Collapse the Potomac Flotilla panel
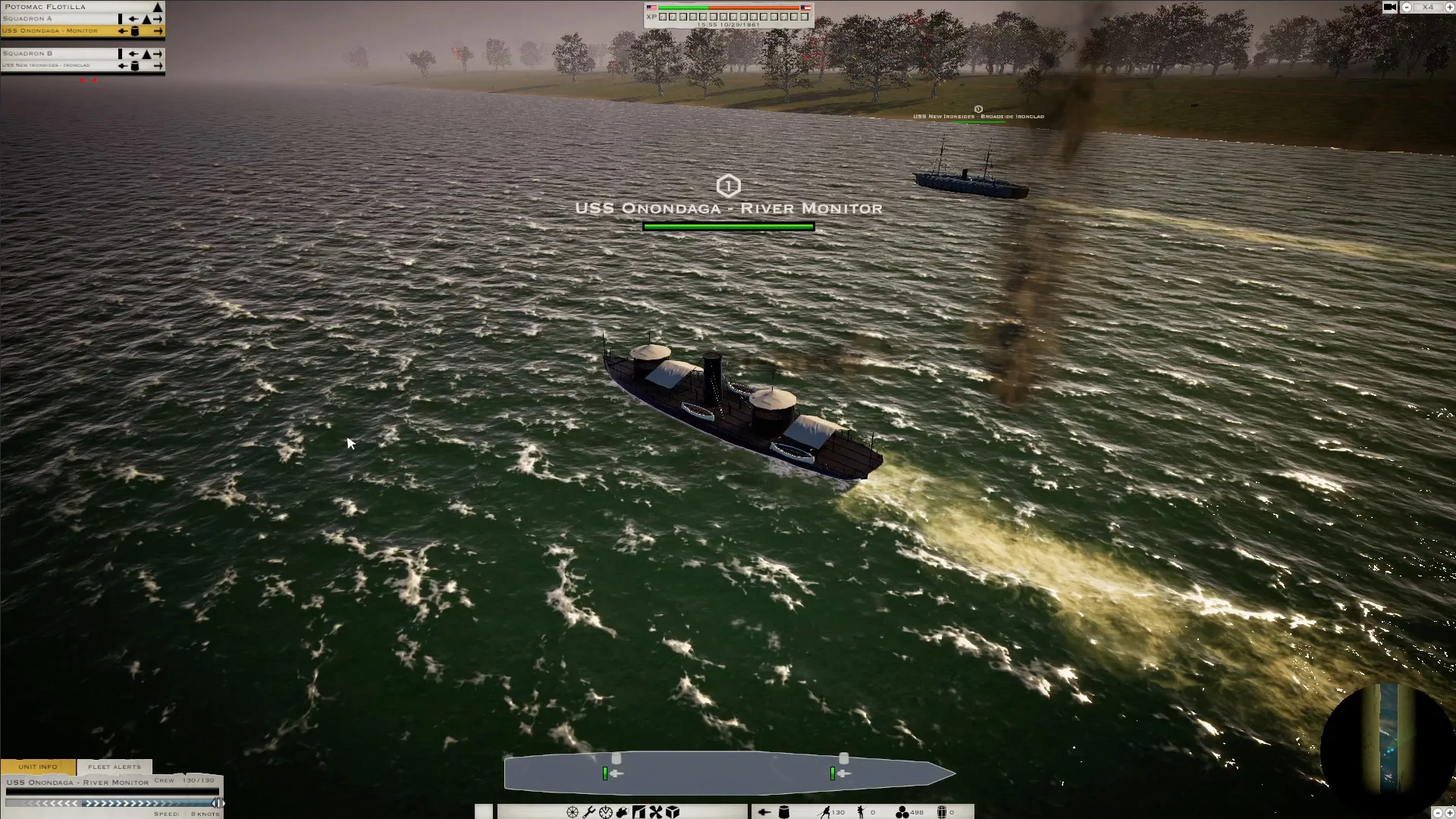The image size is (1456, 819). click(157, 7)
